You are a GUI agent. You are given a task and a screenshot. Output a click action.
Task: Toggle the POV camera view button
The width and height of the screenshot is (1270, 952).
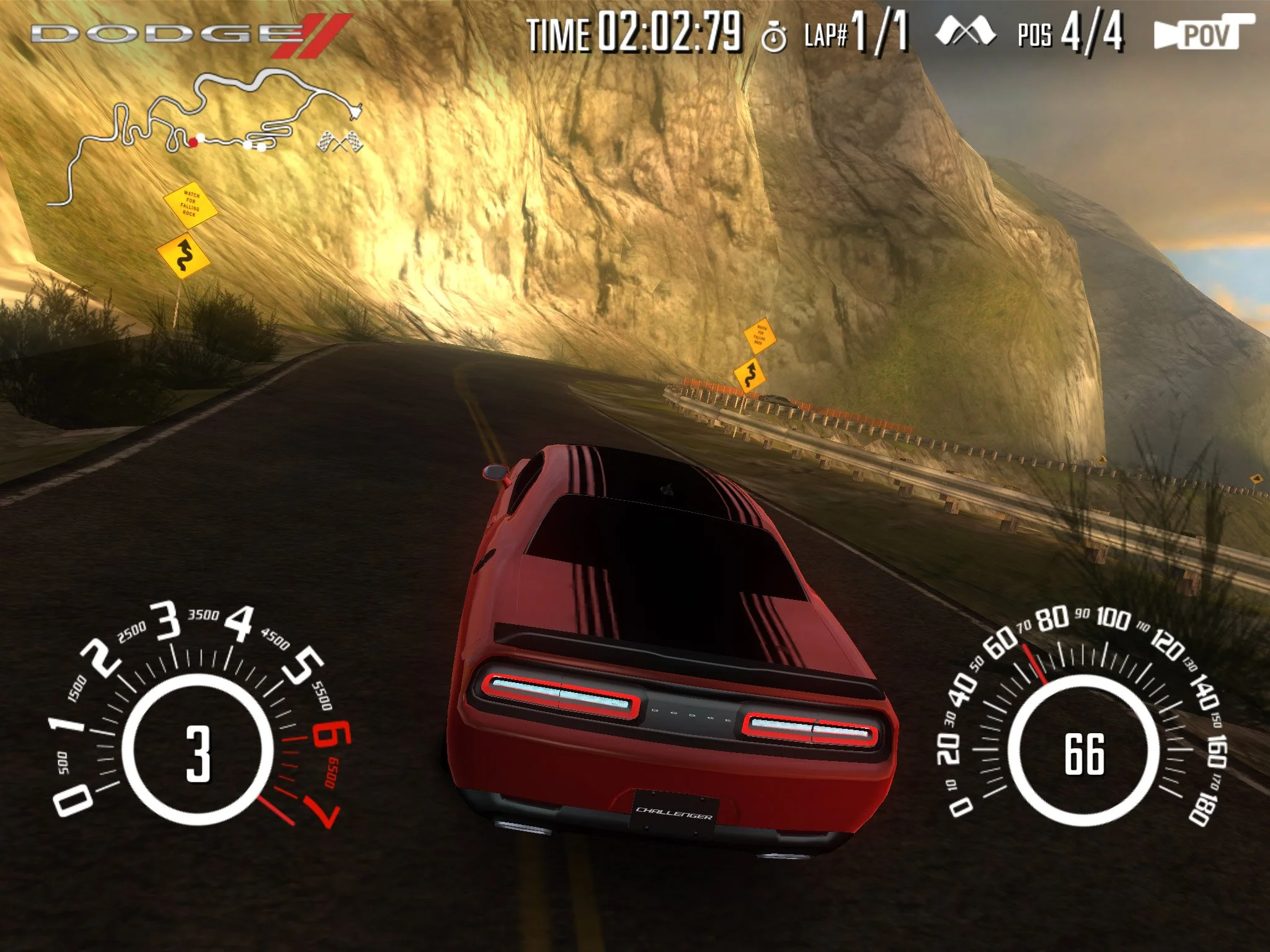tap(1203, 33)
